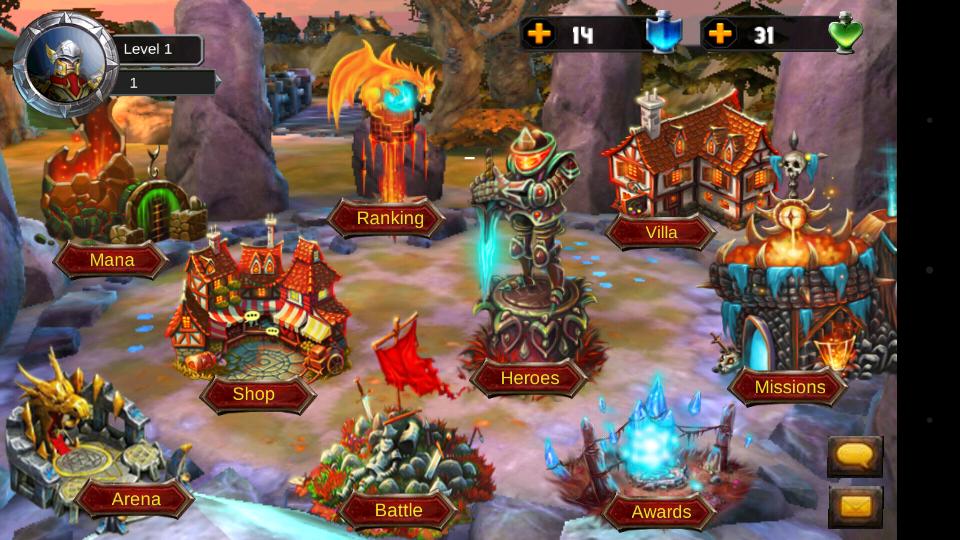Enter the Villa

[x=661, y=232]
